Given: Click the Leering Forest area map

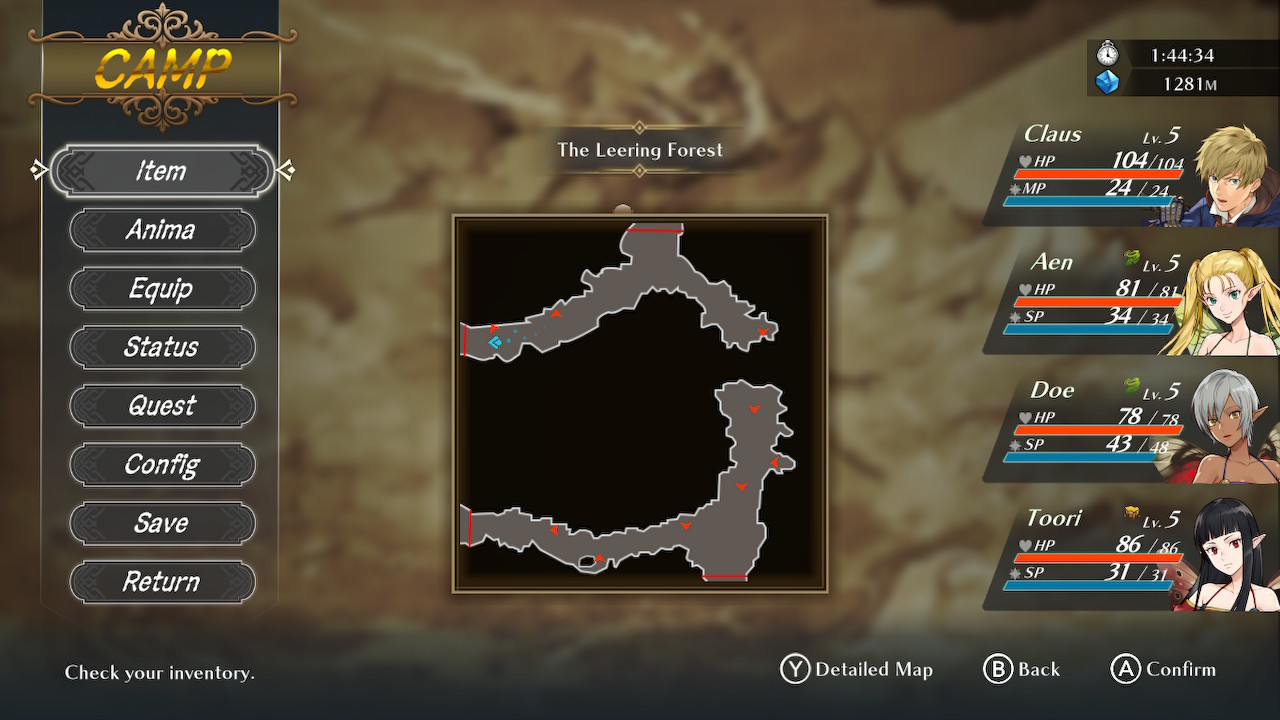Looking at the screenshot, I should [640, 403].
